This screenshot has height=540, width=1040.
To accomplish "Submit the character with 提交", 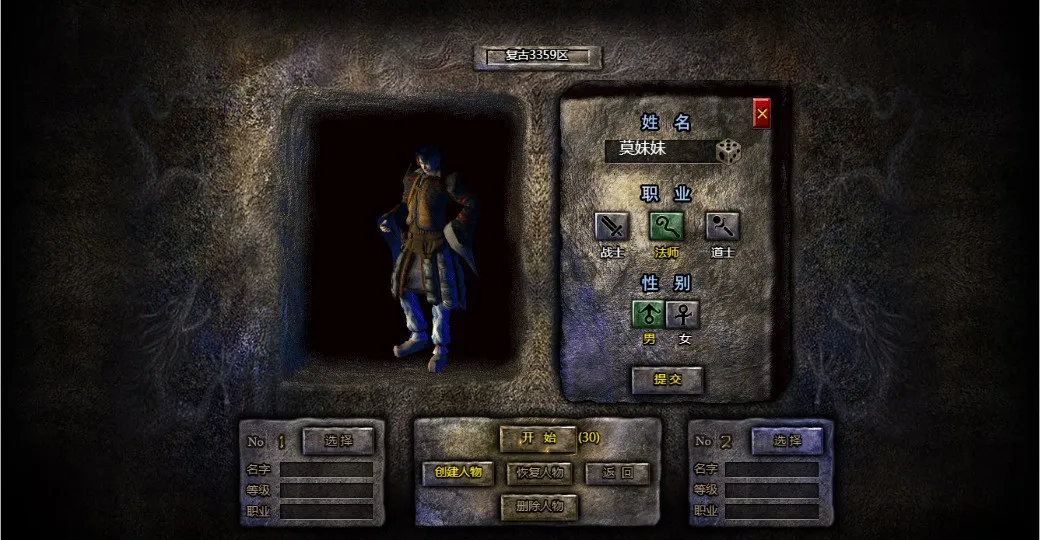I will (x=667, y=379).
